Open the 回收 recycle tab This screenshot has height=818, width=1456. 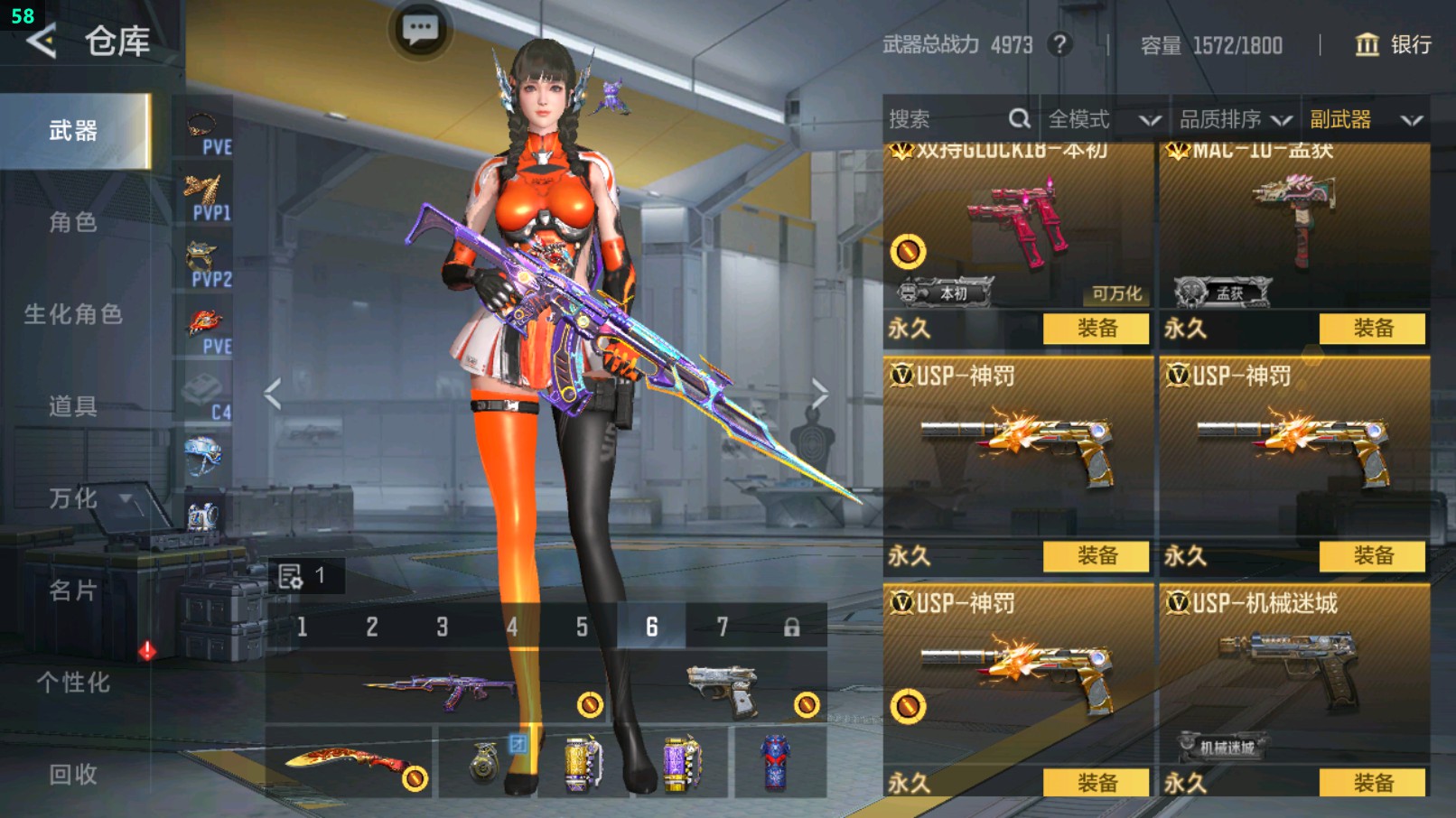coord(73,774)
